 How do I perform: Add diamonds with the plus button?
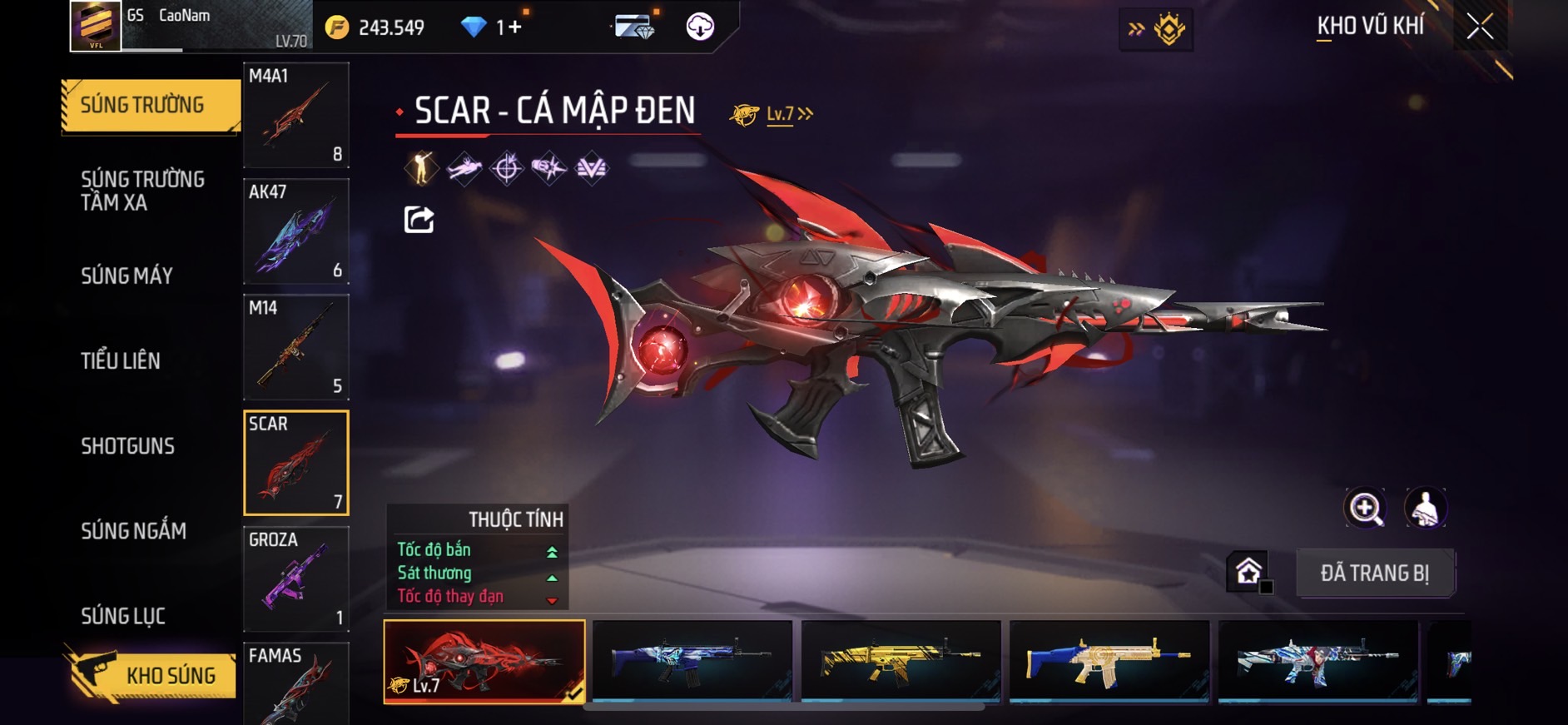coord(515,27)
